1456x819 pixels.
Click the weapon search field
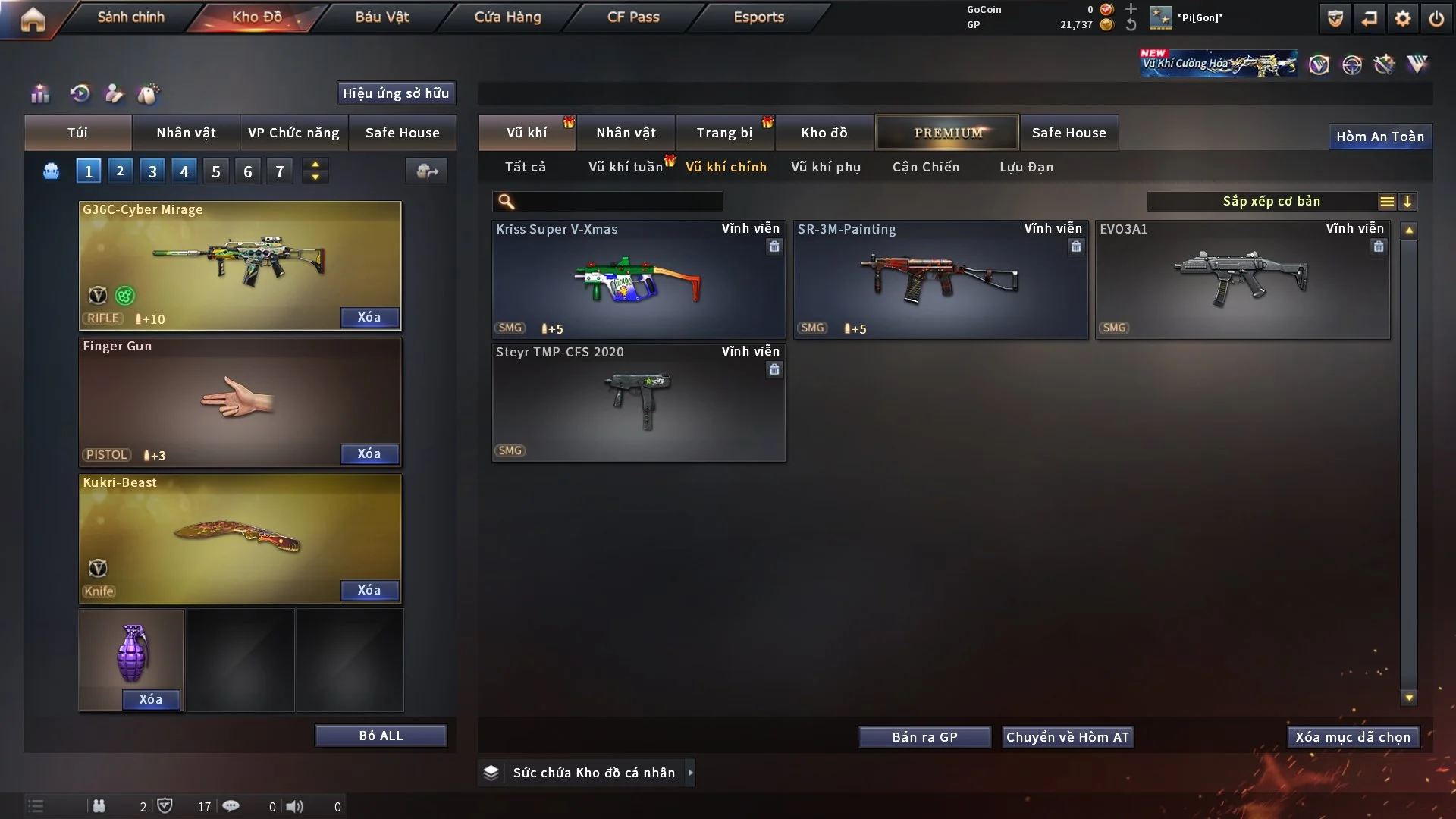tap(618, 202)
